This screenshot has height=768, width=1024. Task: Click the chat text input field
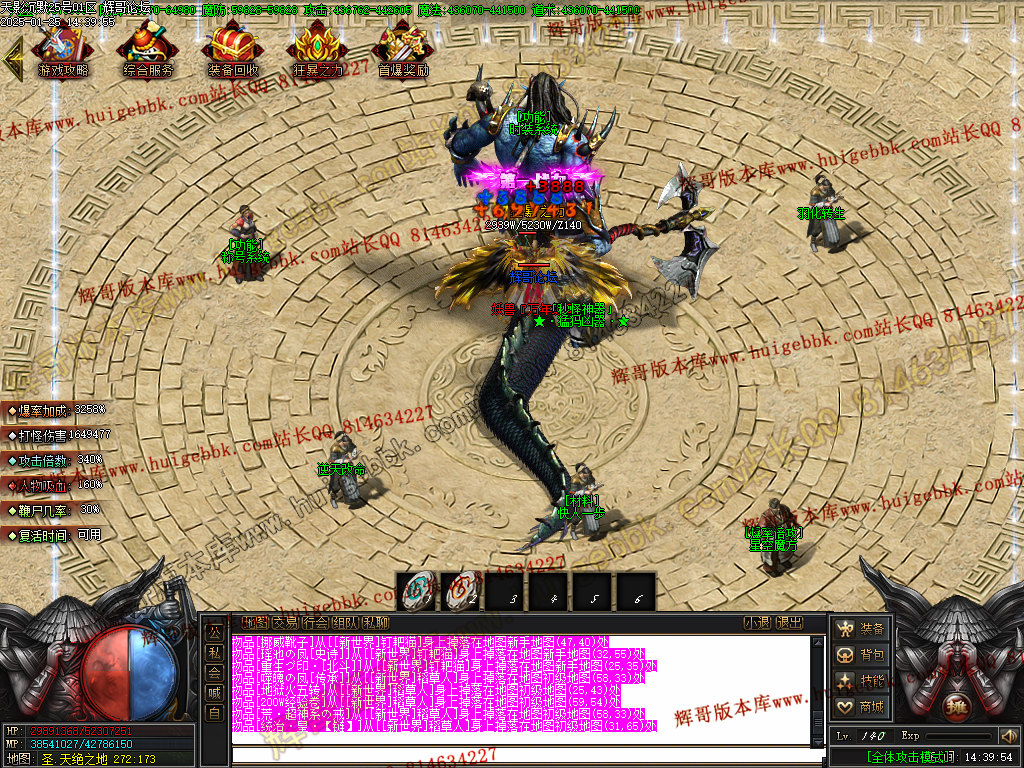[520, 755]
